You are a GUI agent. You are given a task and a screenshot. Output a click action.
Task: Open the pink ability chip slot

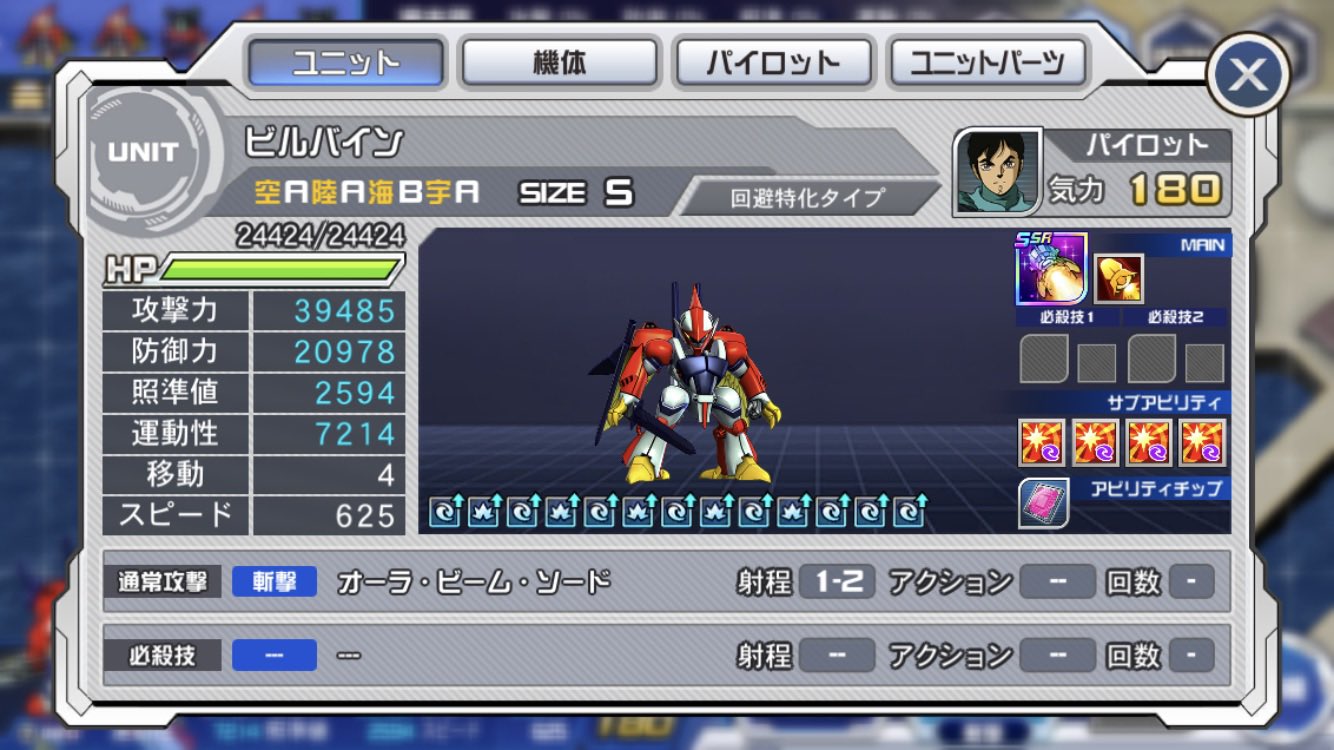pos(1043,503)
